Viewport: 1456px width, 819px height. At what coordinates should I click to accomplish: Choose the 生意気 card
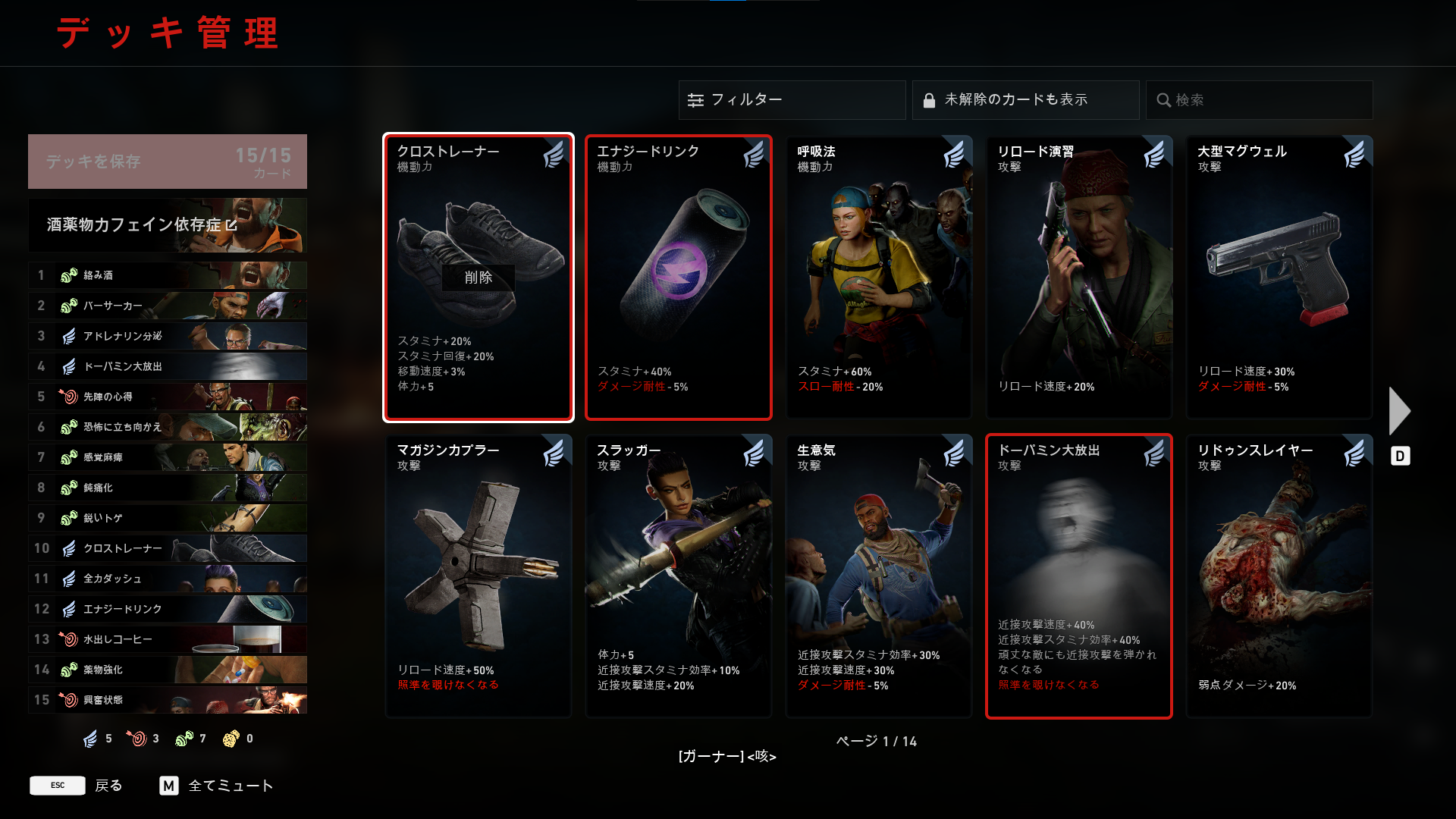coord(879,576)
